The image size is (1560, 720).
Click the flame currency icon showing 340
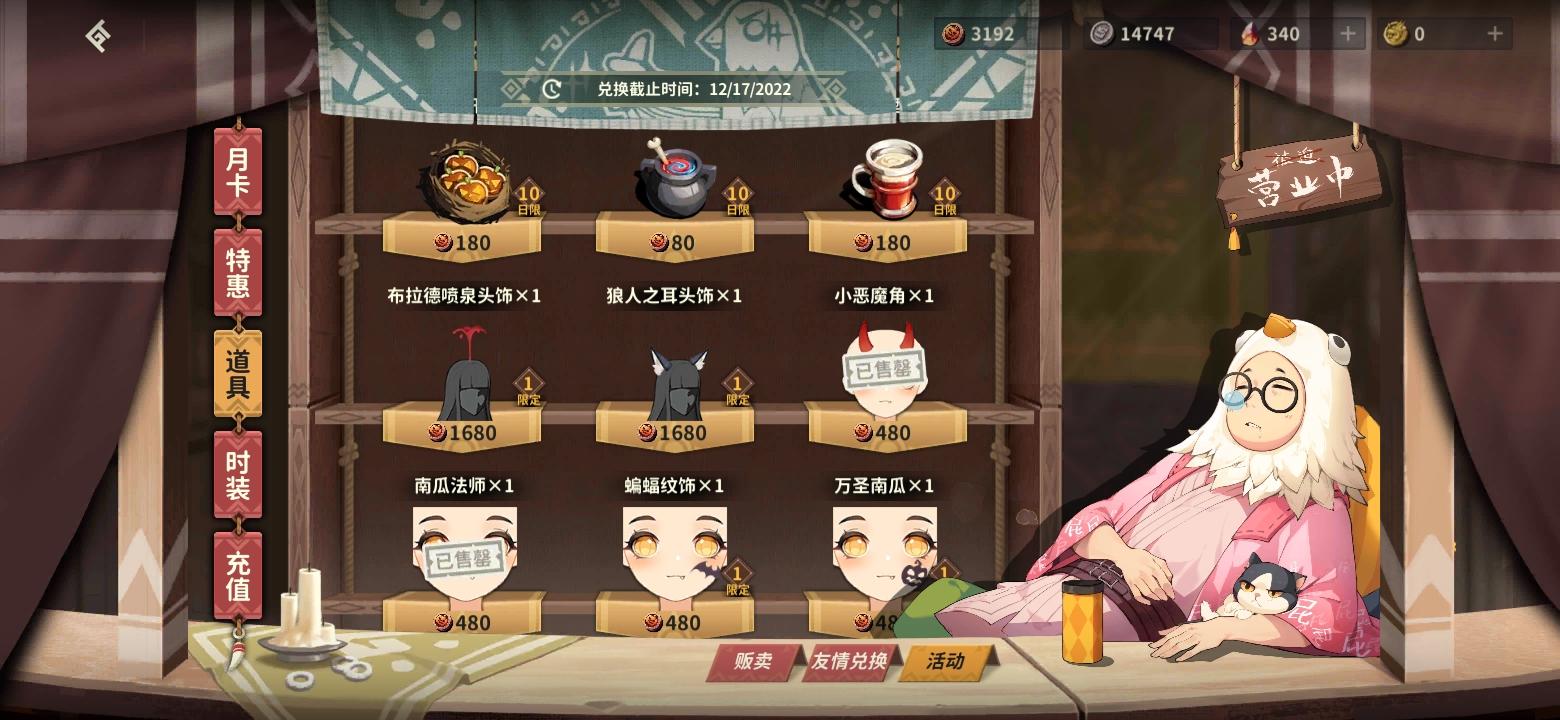1249,32
